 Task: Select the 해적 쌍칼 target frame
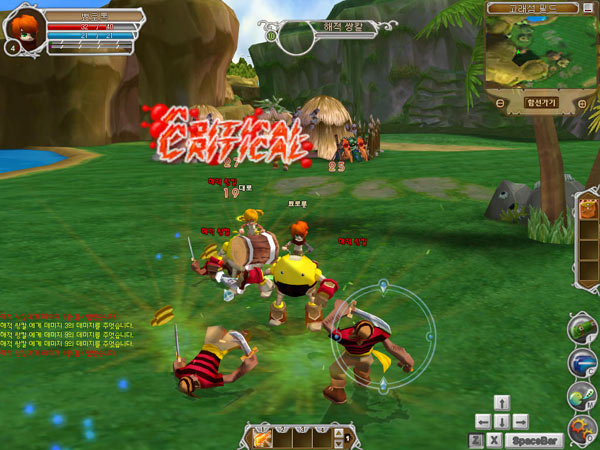click(x=318, y=31)
